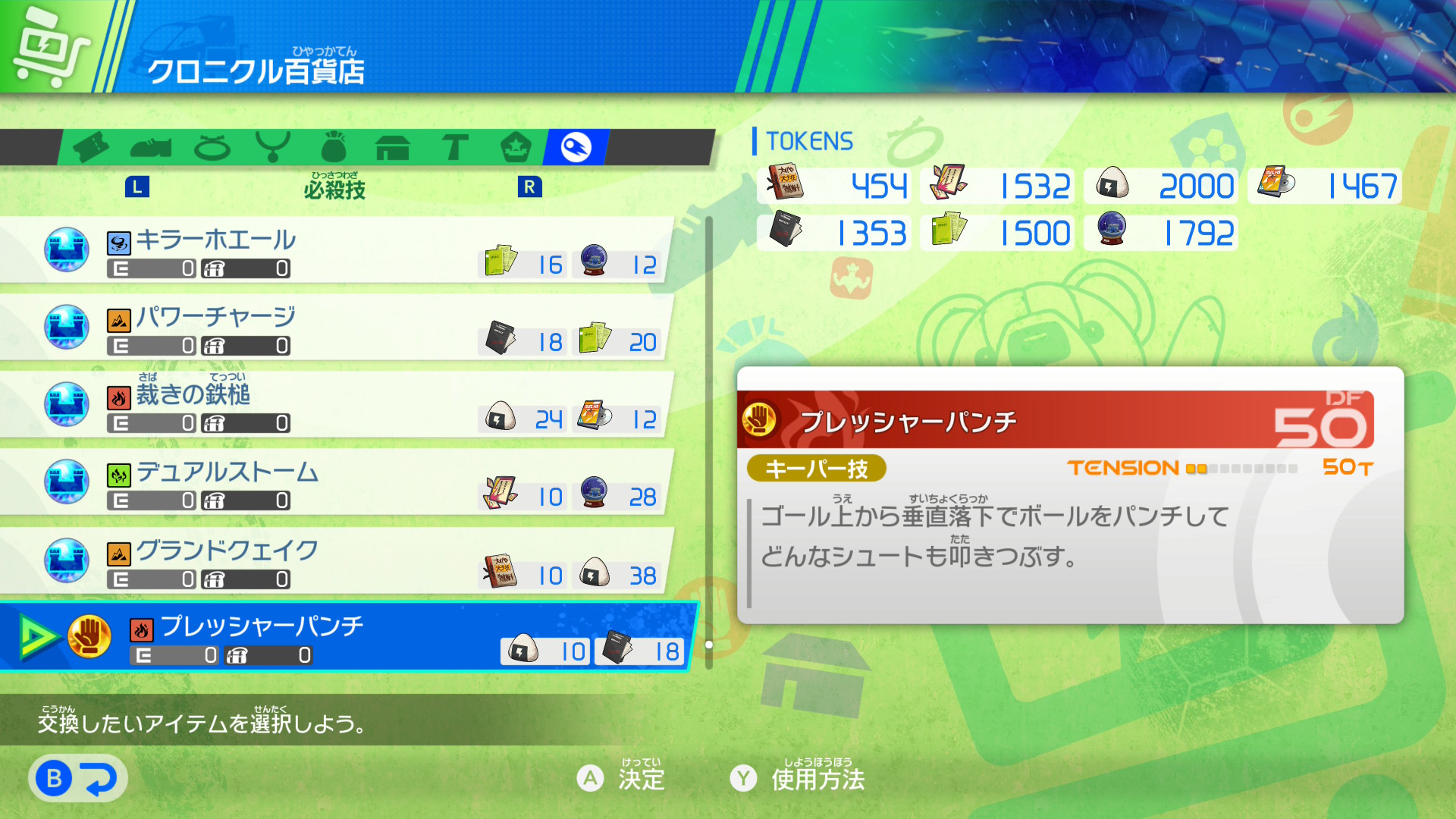The height and width of the screenshot is (819, 1456).
Task: Choose the highlighted プレッシャーパンチ row
Action: click(x=349, y=638)
